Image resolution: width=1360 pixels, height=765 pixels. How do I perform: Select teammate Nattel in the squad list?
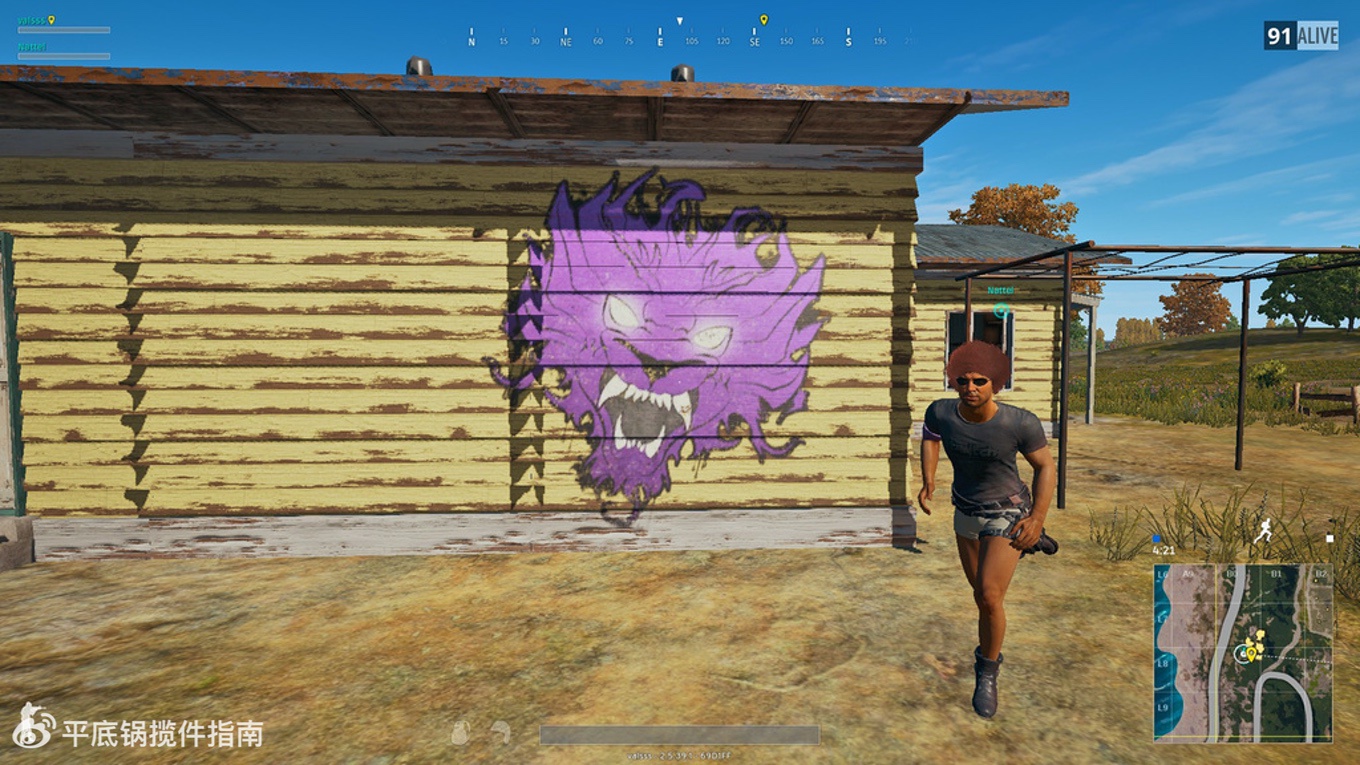(x=32, y=47)
